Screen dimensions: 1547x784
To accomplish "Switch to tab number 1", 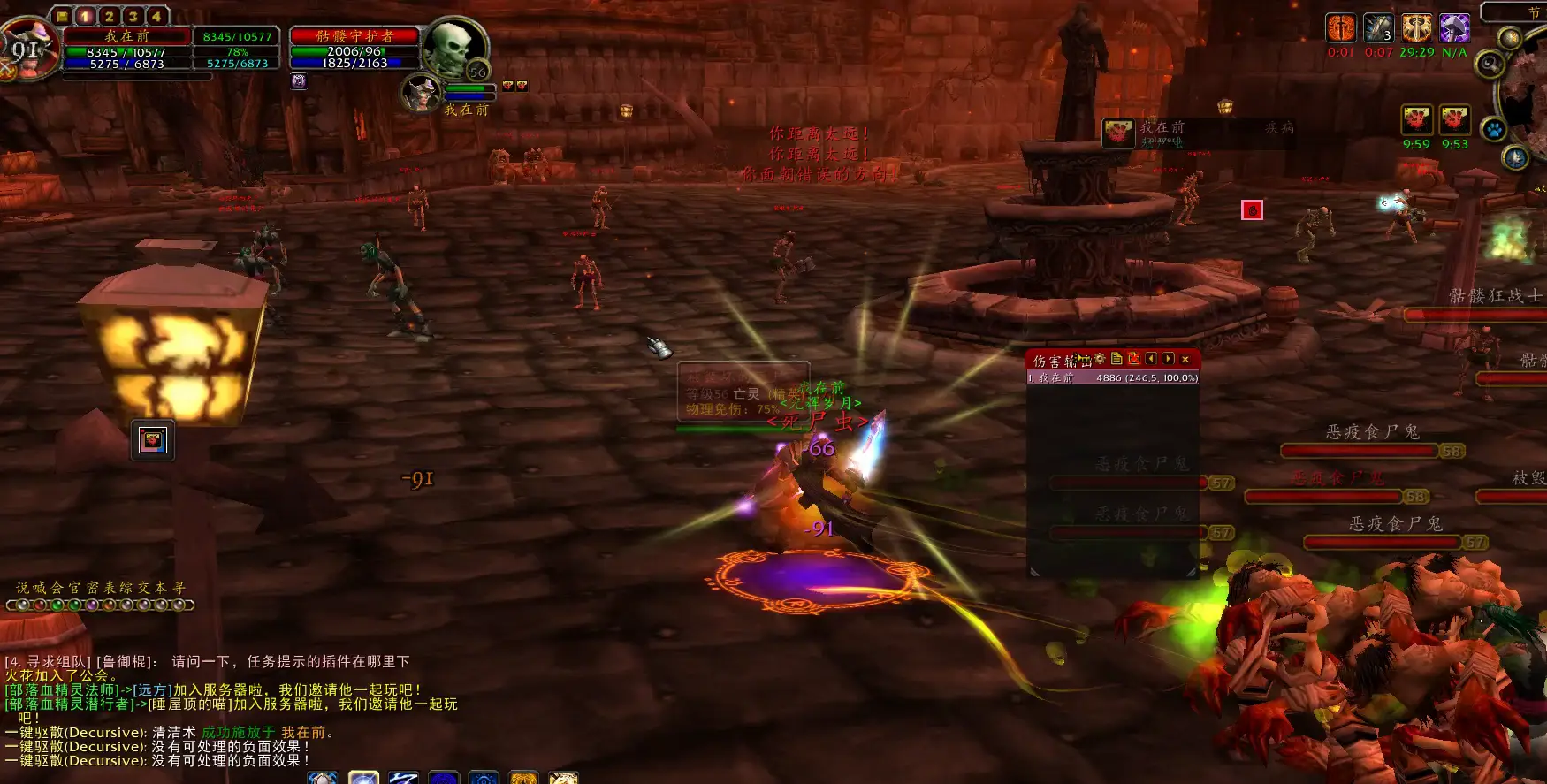I will (86, 16).
